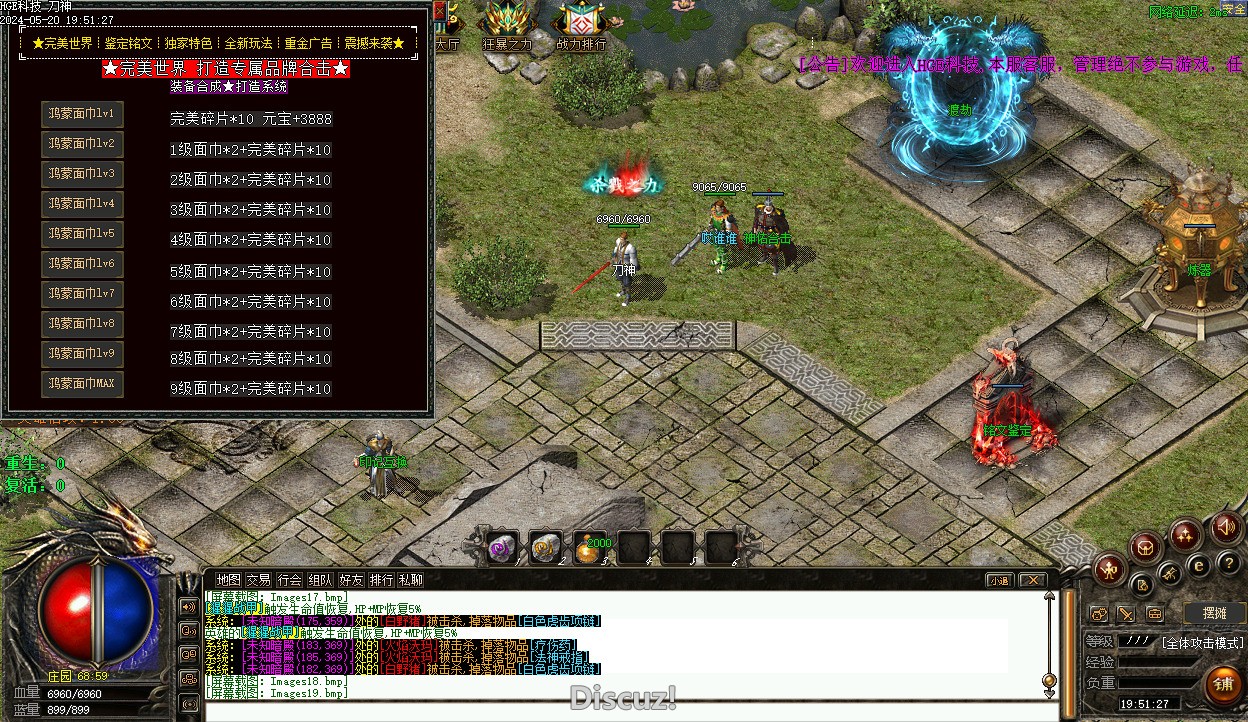Craft the 鸿蒙面巾MAX item

coord(82,384)
